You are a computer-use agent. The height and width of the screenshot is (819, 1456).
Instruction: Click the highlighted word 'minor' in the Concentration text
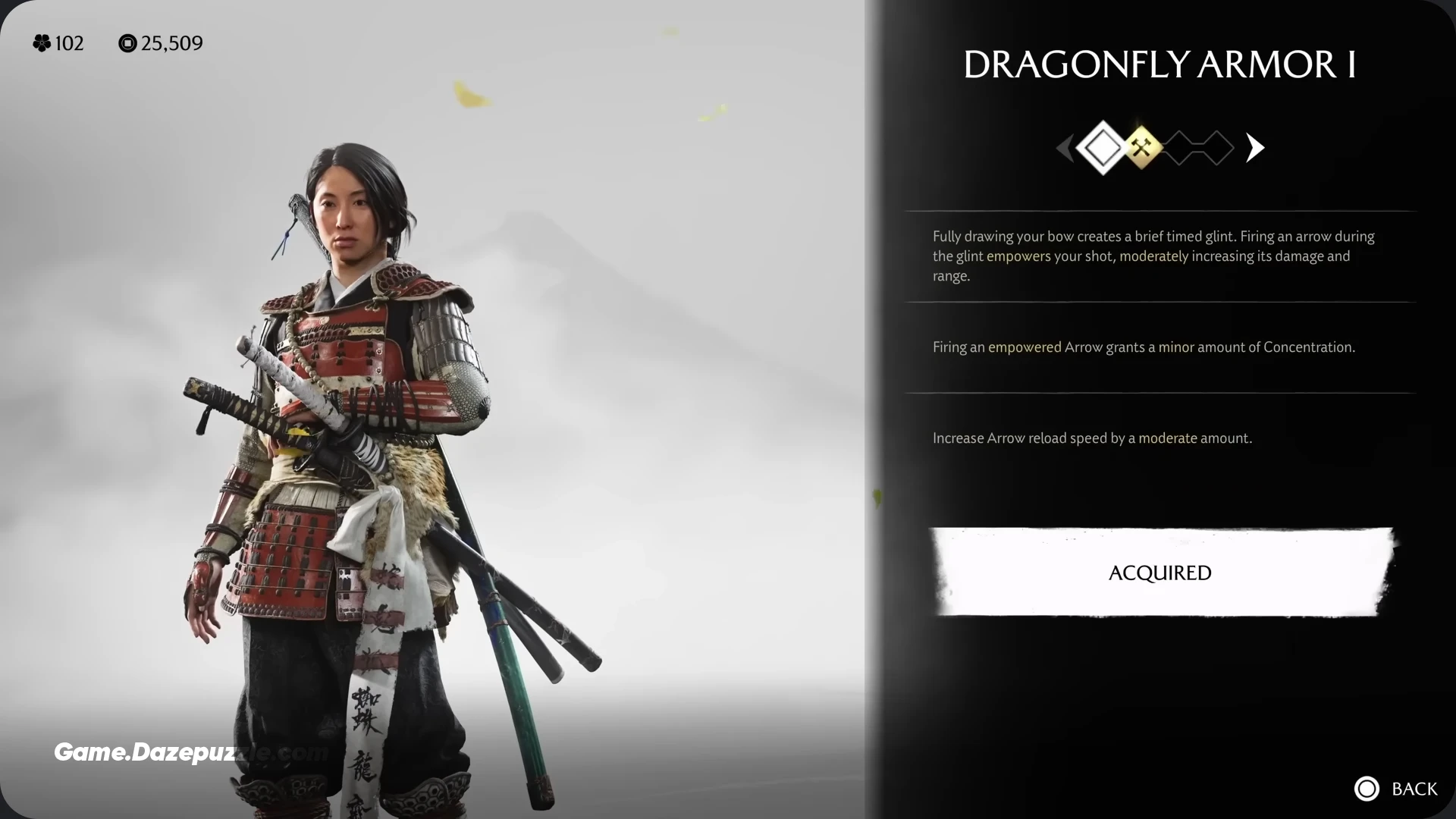pos(1178,347)
